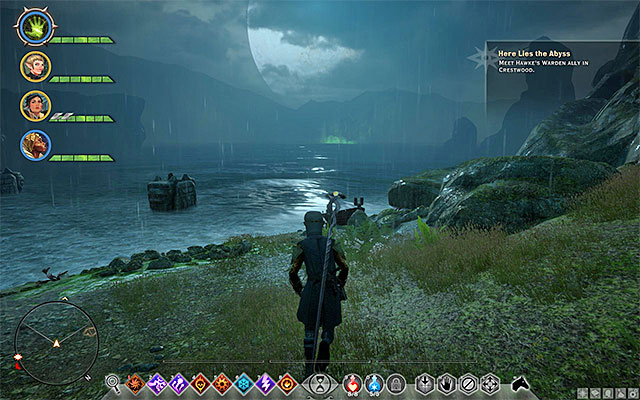Trigger the circle-slash disengage command
Viewport: 640px width, 400px height.
468,382
